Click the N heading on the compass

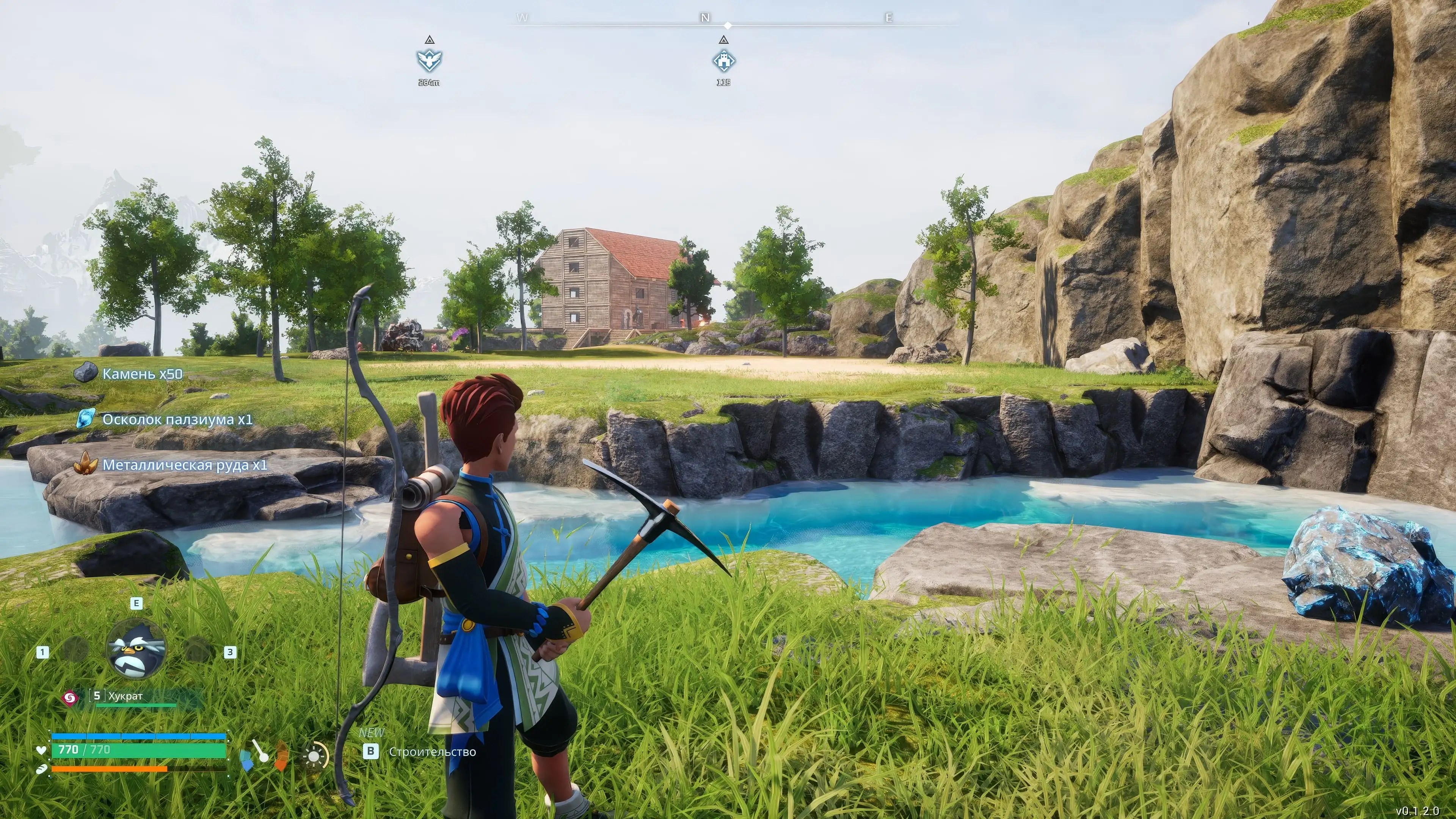(705, 17)
